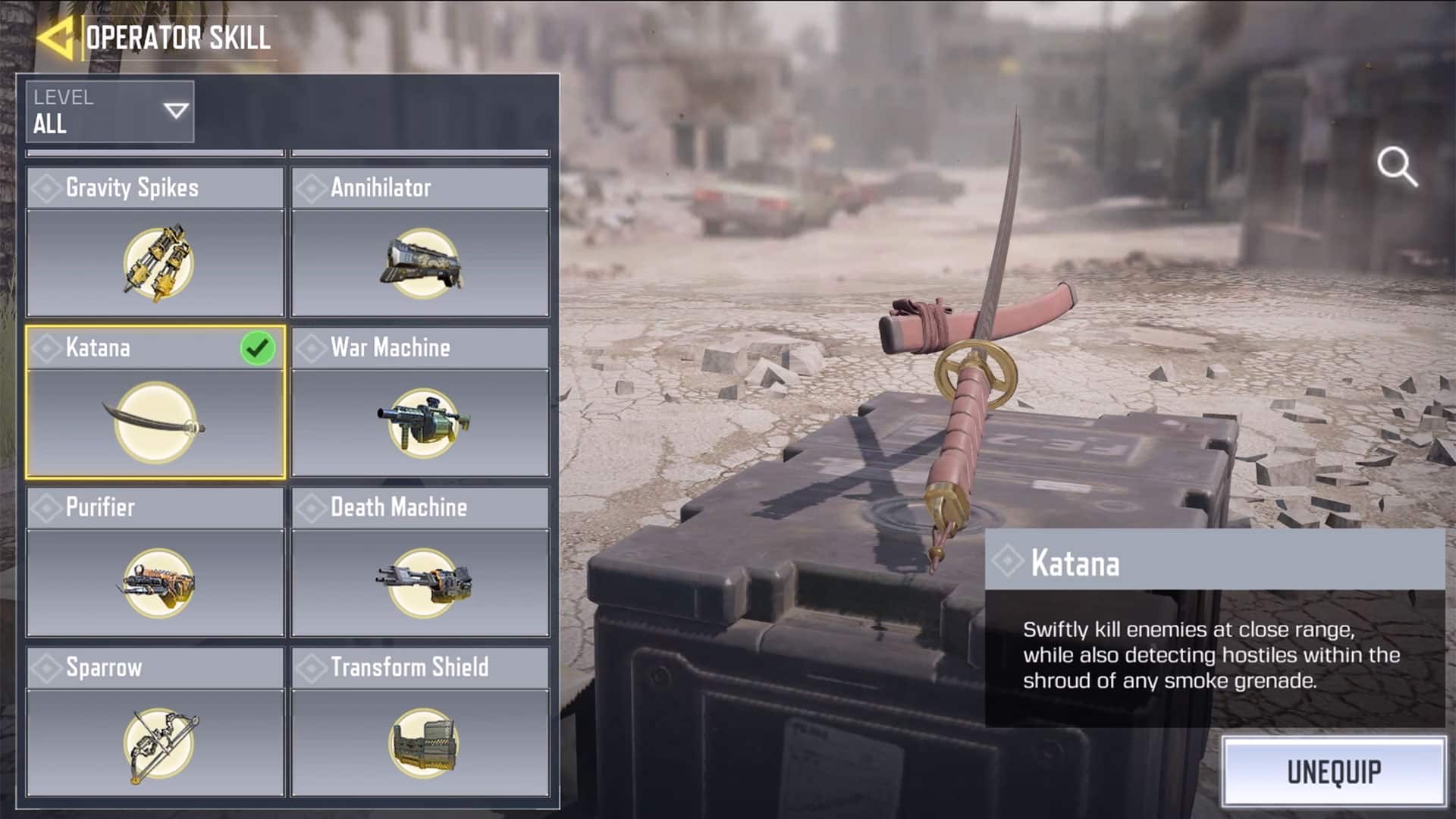This screenshot has height=819, width=1456.
Task: Select the Death Machine tile label
Action: (401, 507)
